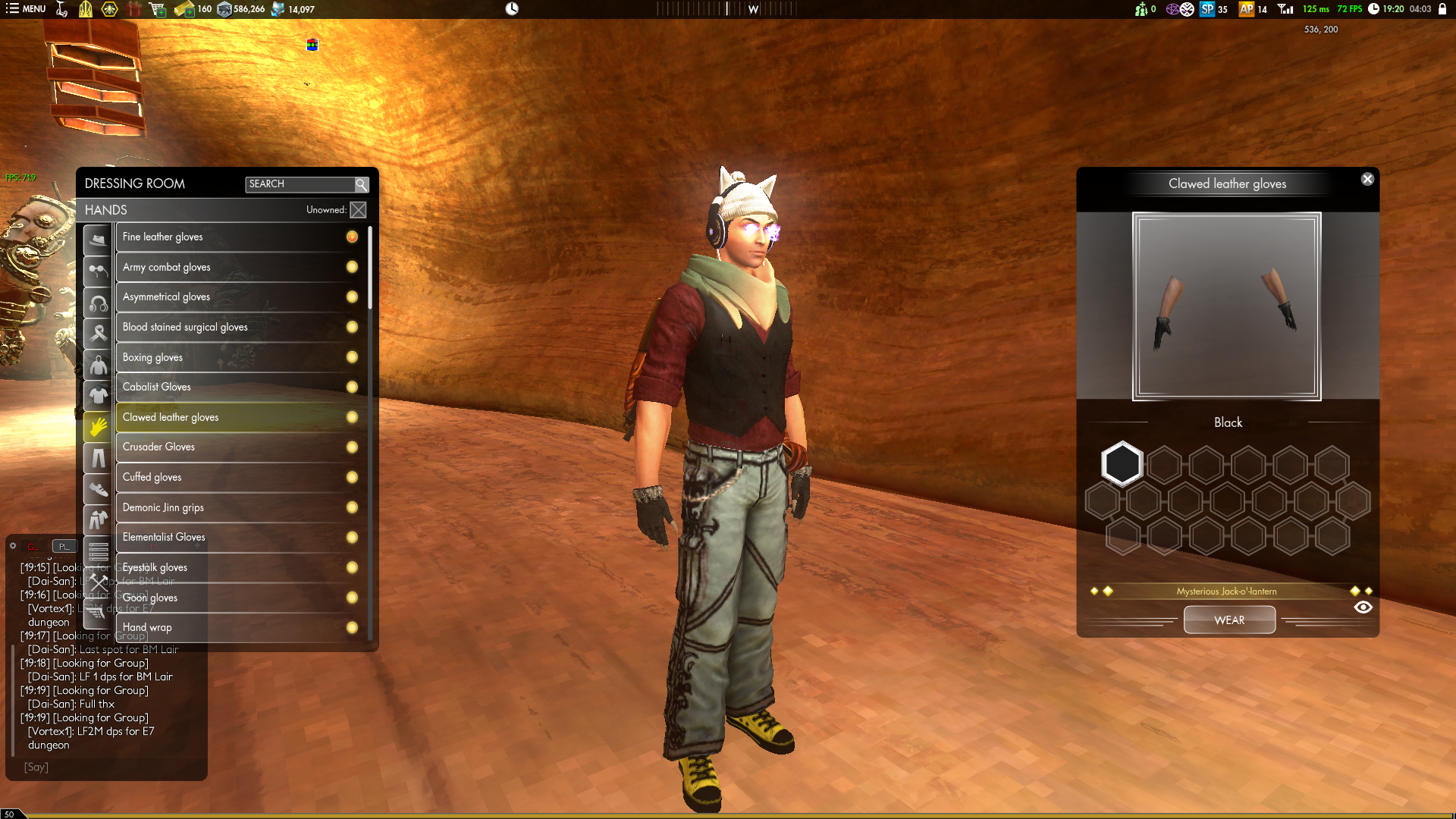Screen dimensions: 1456x819
Task: Open the main MENU
Action: [26, 9]
